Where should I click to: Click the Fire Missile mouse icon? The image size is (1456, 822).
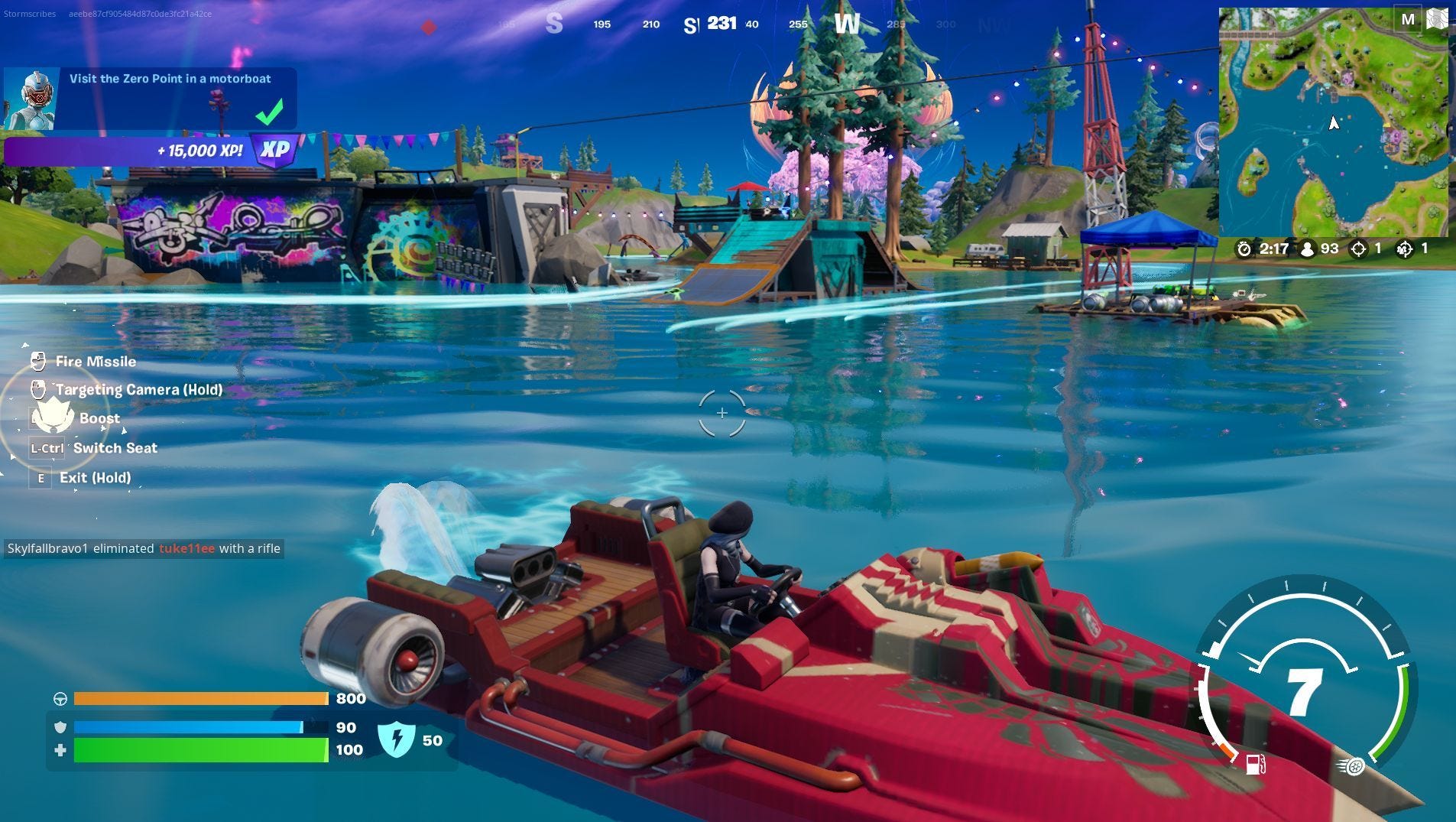(38, 361)
